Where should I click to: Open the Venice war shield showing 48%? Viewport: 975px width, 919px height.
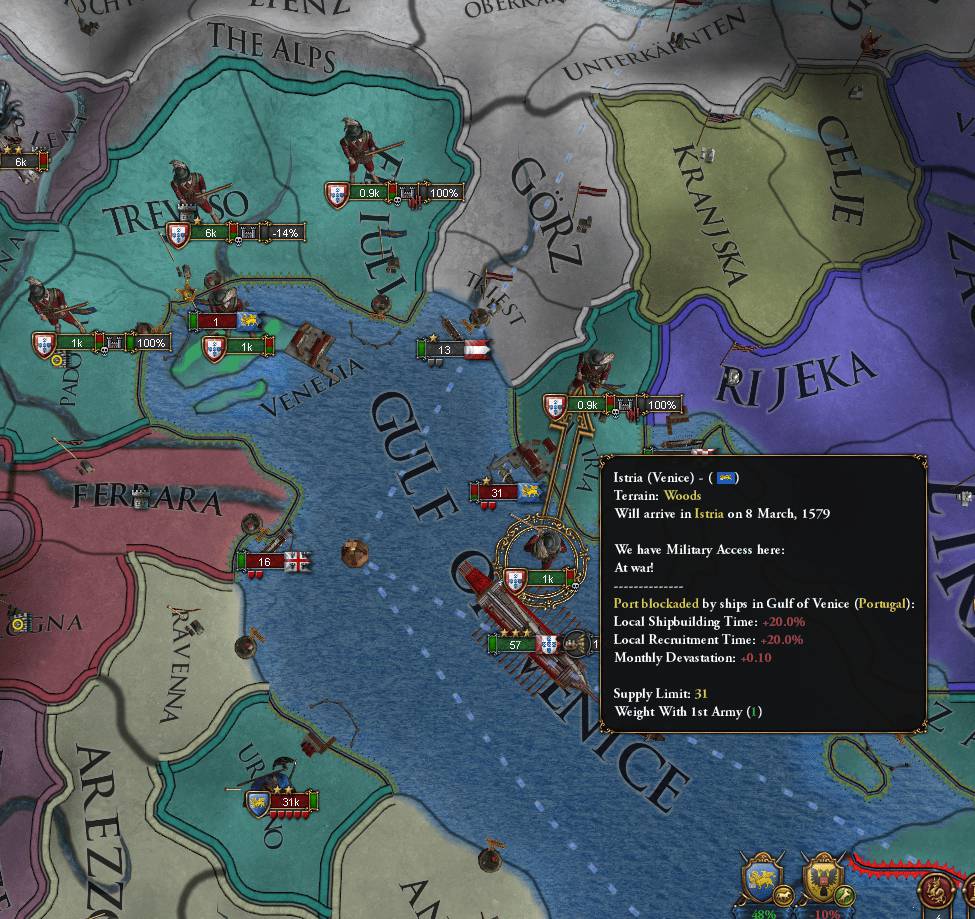[764, 880]
